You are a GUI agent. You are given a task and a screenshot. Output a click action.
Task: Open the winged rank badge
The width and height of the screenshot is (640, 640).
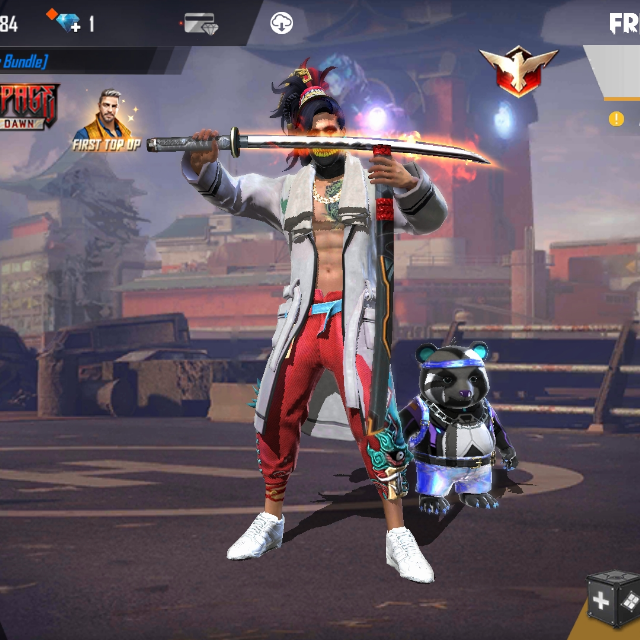[x=517, y=71]
